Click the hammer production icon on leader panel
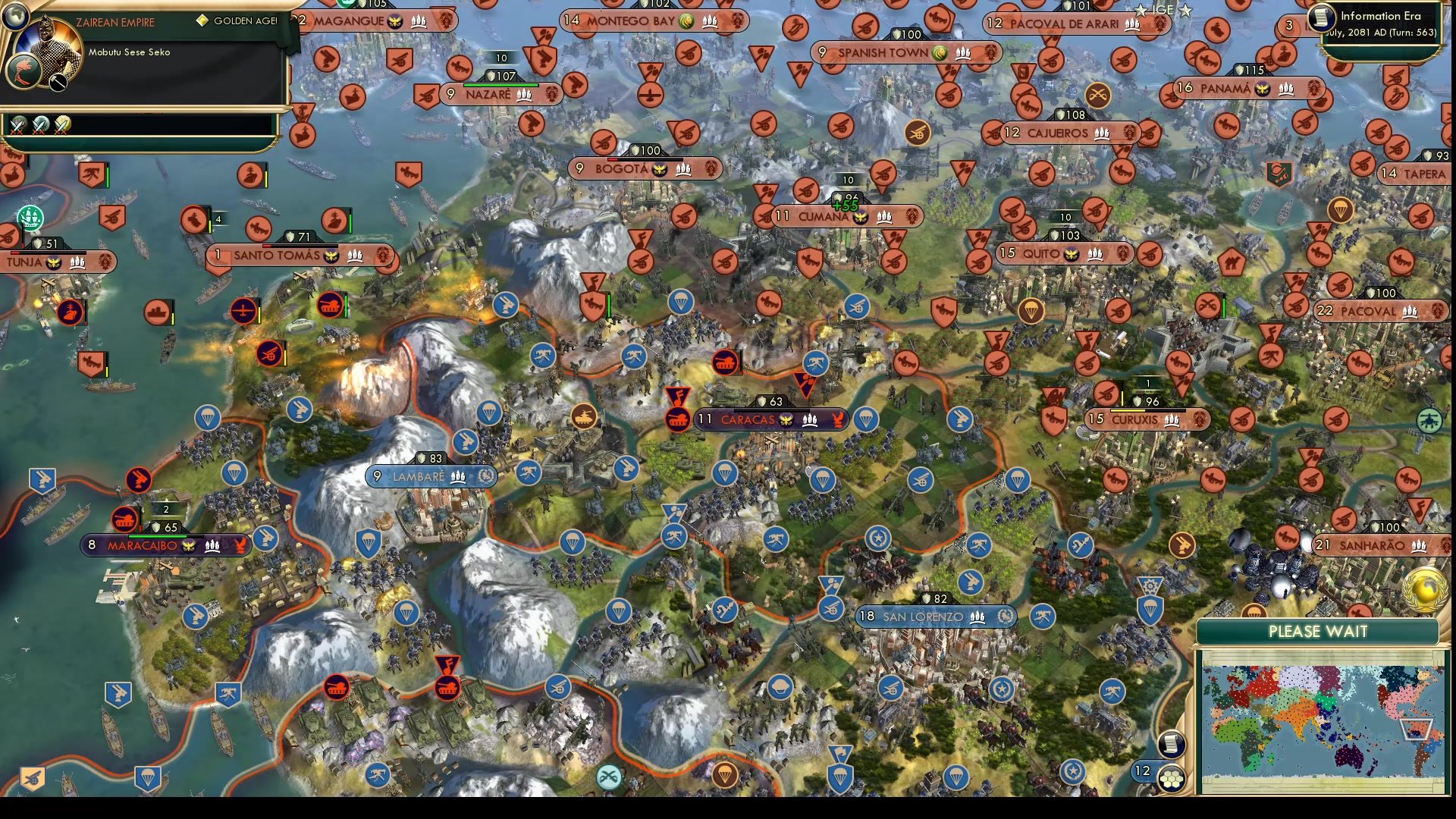 [57, 82]
